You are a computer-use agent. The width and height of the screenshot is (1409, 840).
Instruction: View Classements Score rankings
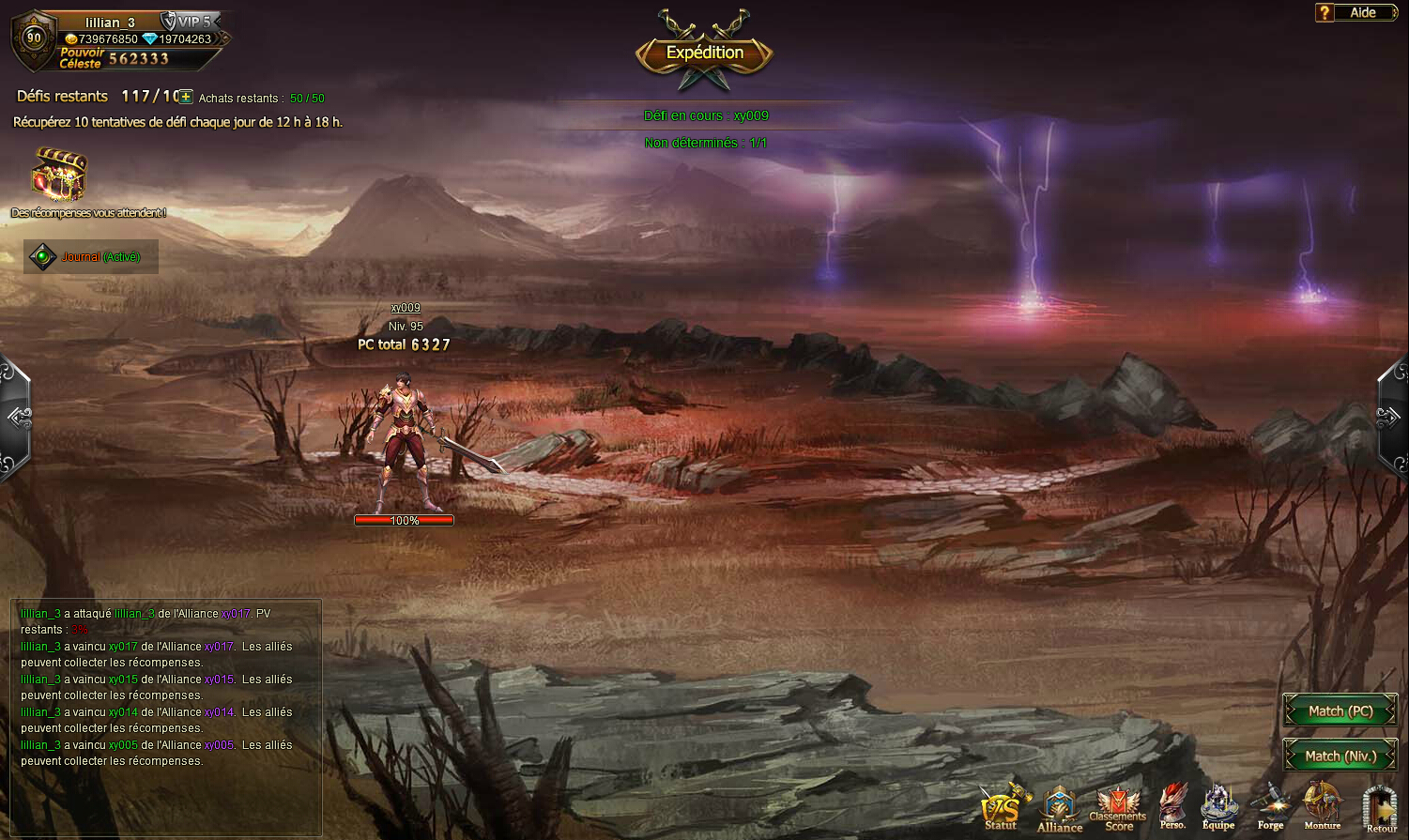(x=1118, y=809)
